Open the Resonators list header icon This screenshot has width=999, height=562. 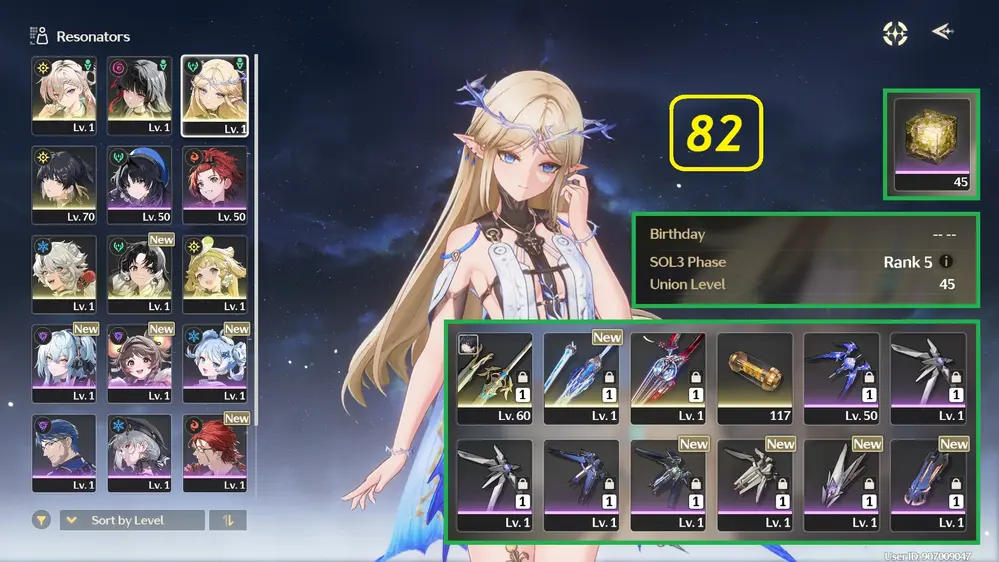[x=40, y=36]
